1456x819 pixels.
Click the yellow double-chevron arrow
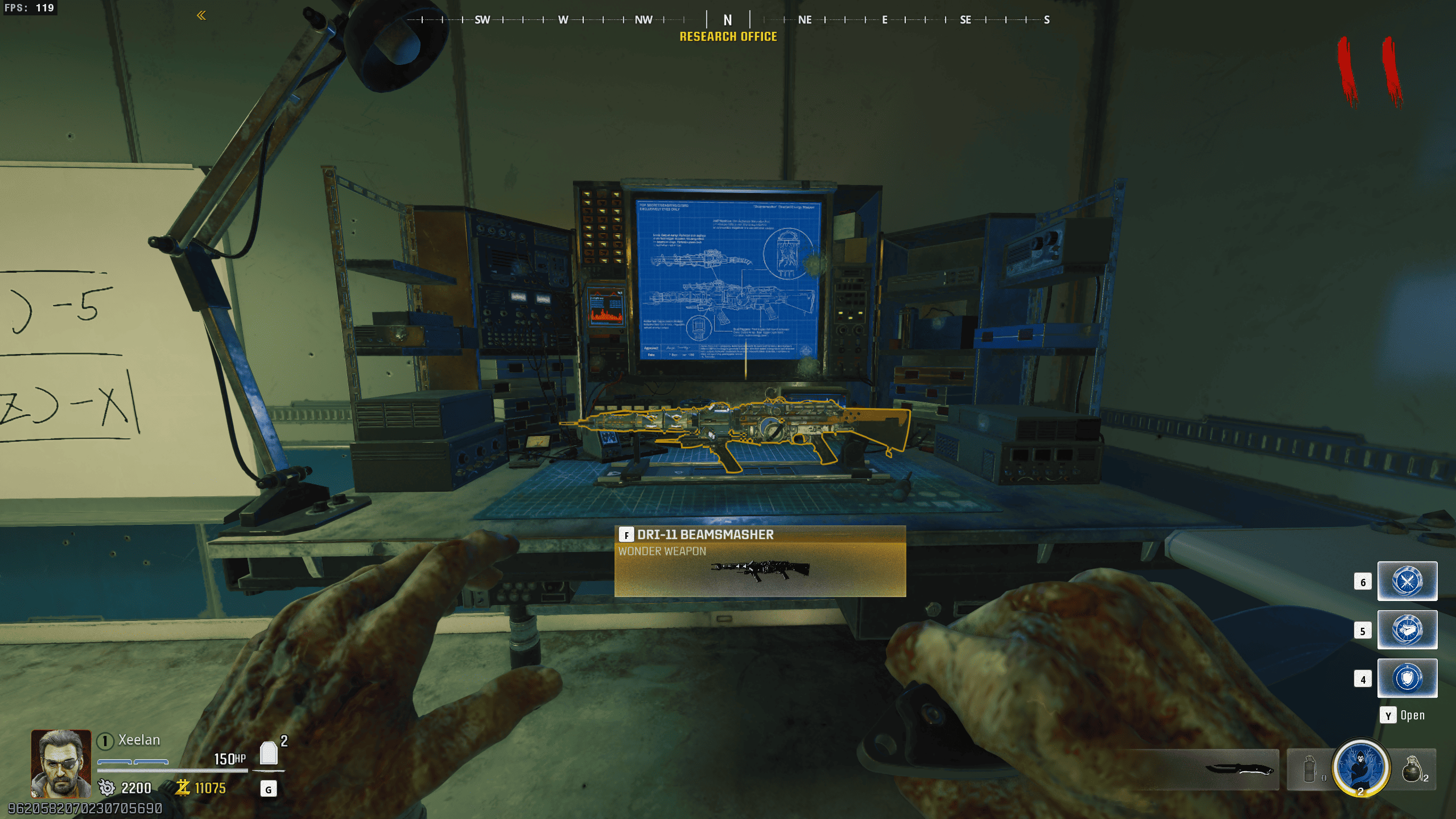point(201,15)
